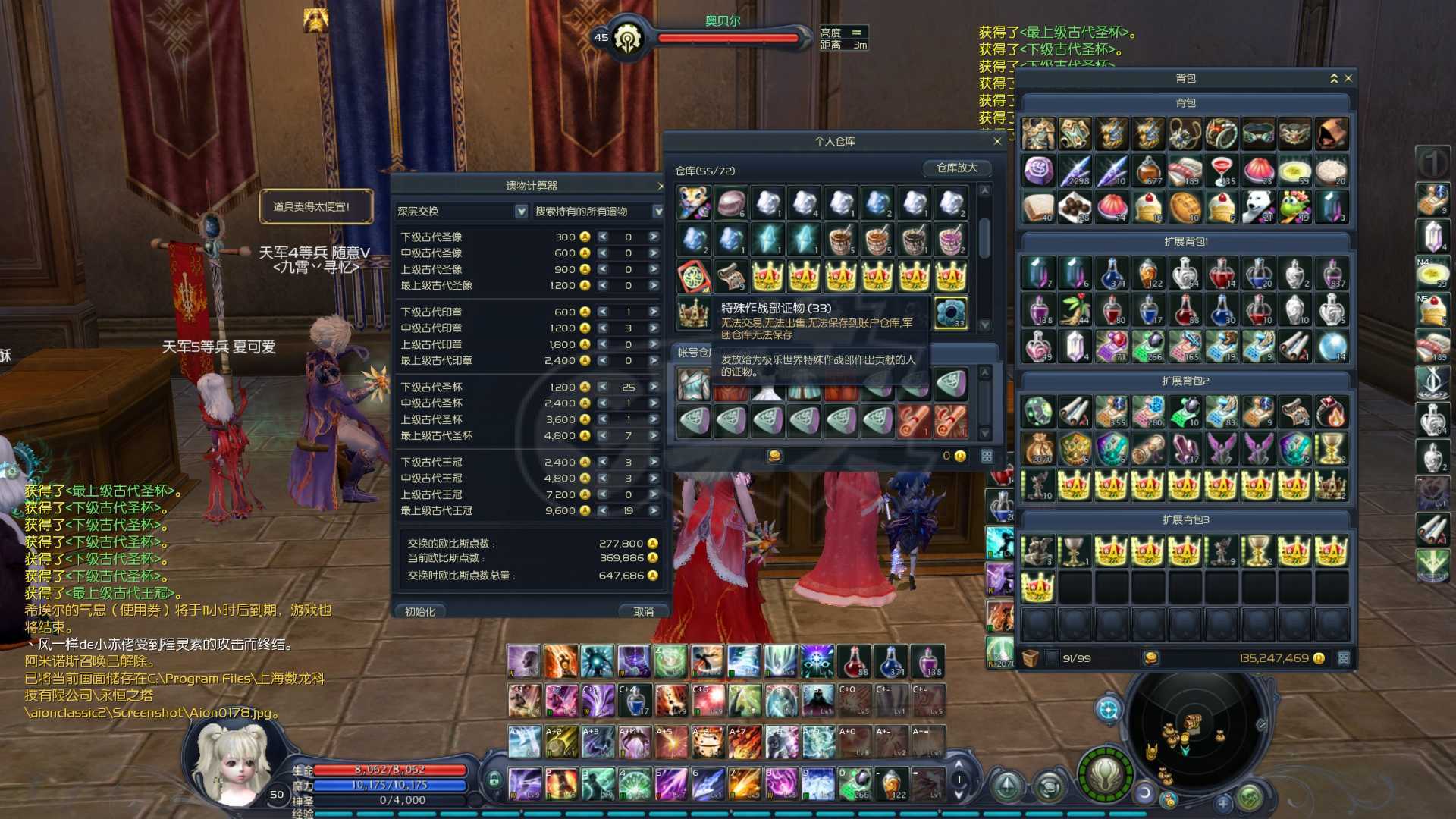Click the 扩展背包1 section header
The height and width of the screenshot is (819, 1456).
(x=1185, y=242)
